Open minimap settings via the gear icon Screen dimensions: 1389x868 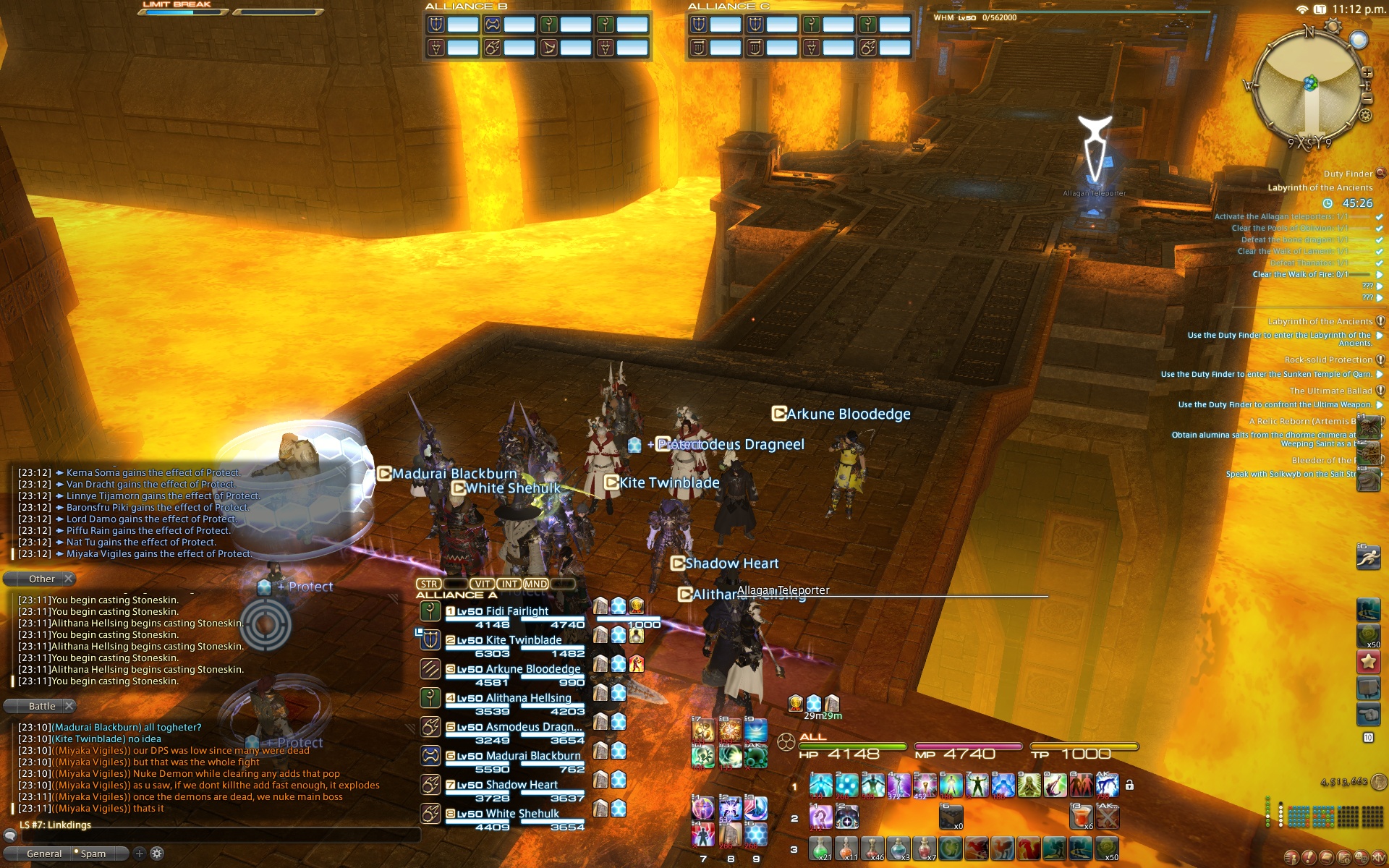(x=1365, y=116)
